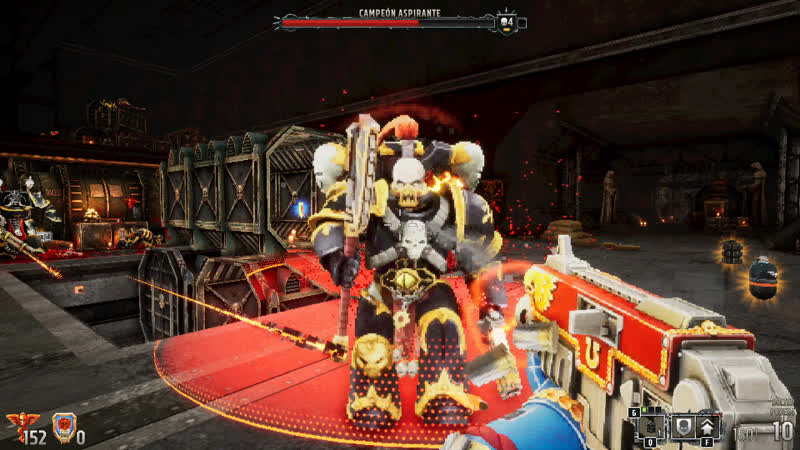Activate the double upward arrow ability
This screenshot has height=450, width=800.
click(x=707, y=425)
